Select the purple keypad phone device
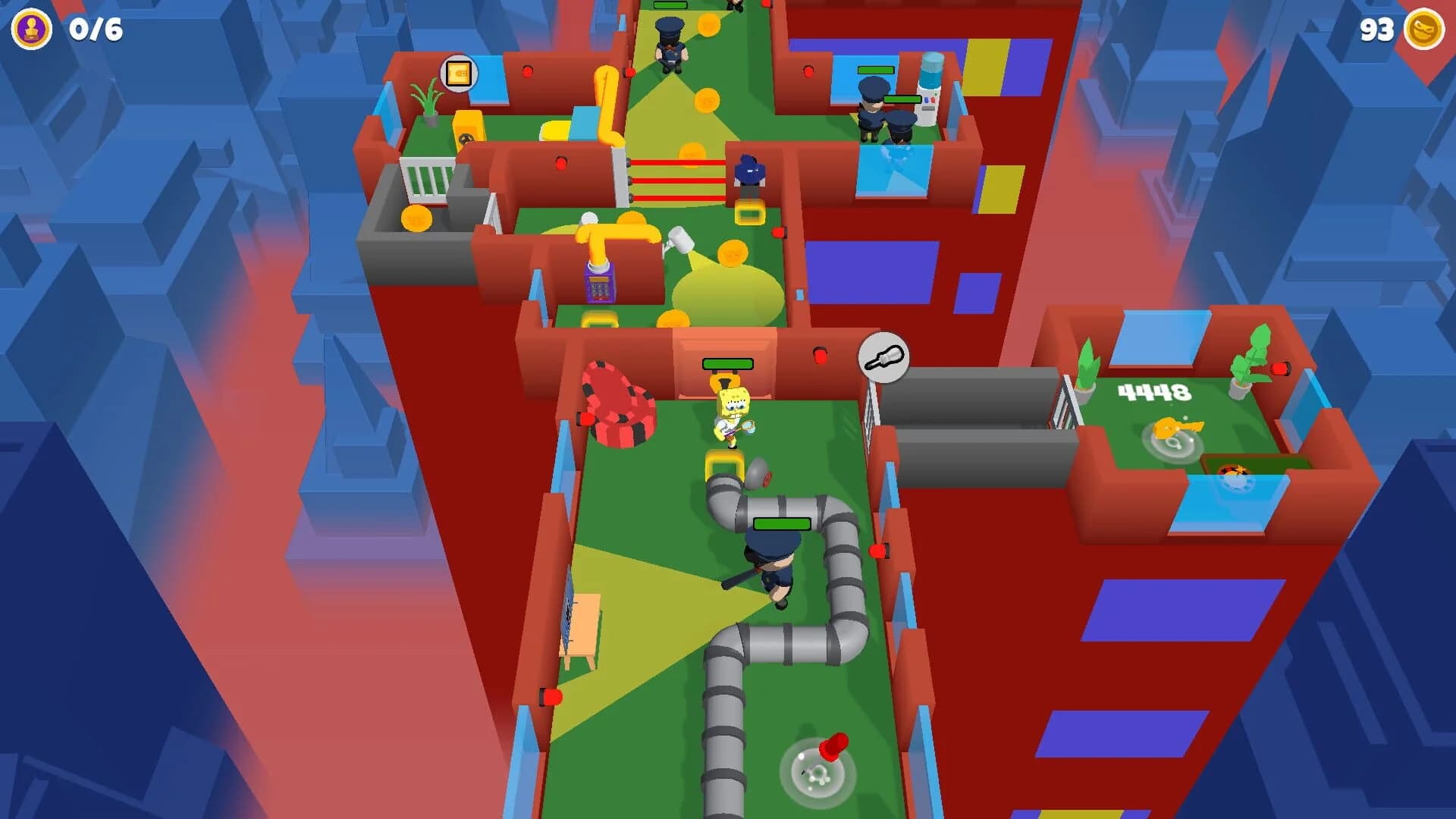This screenshot has width=1456, height=819. (x=598, y=288)
